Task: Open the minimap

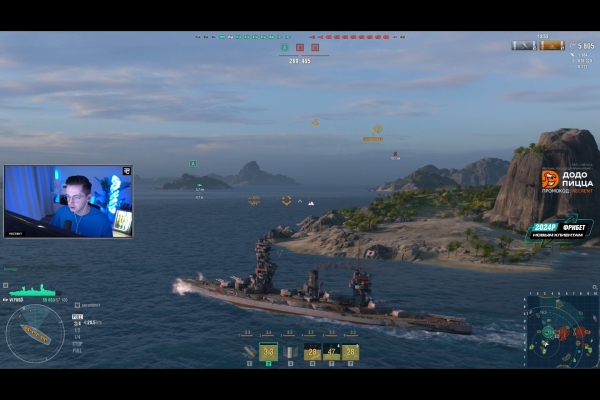Action: [560, 330]
